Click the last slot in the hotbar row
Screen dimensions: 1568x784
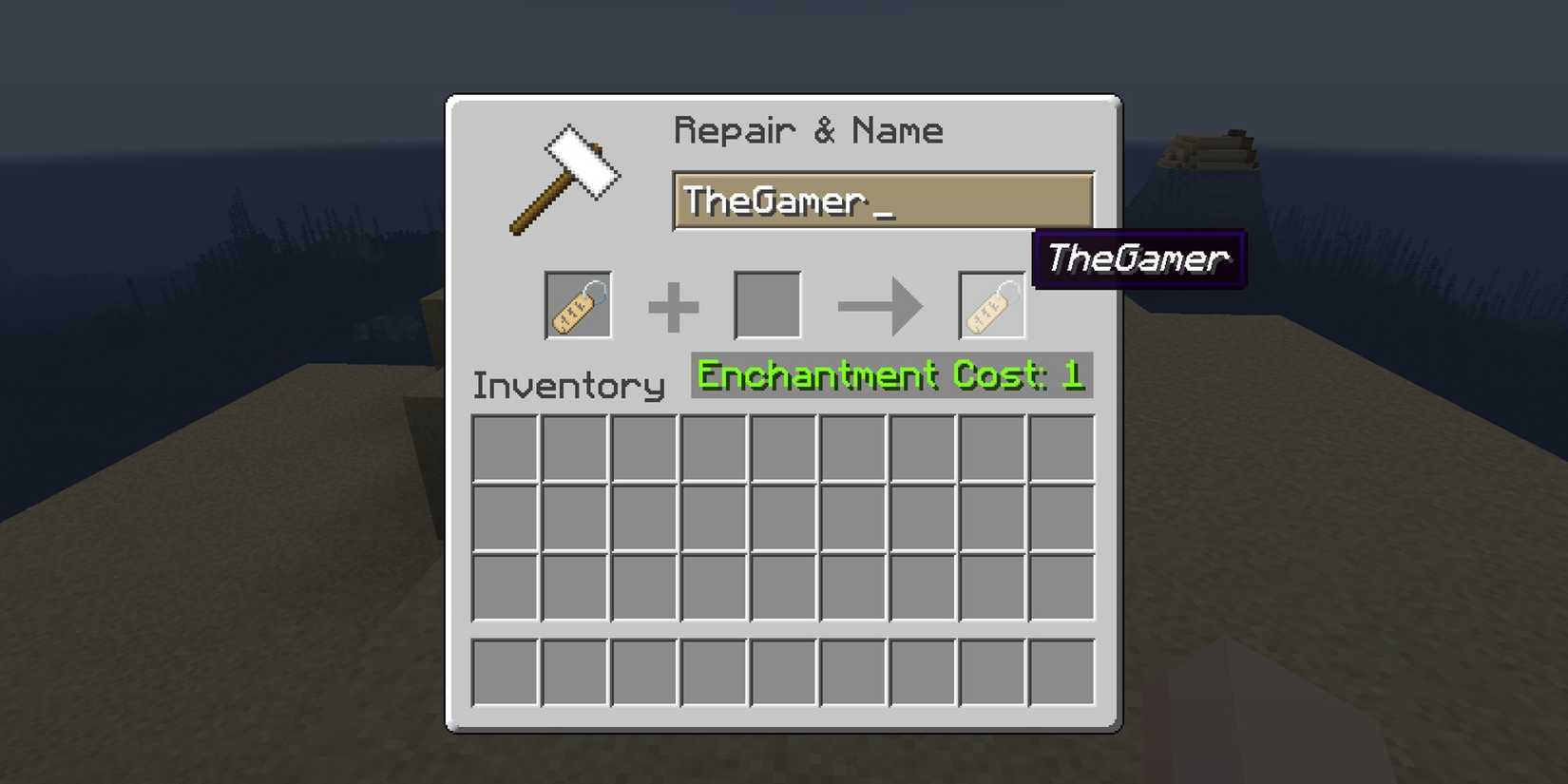coord(1061,670)
